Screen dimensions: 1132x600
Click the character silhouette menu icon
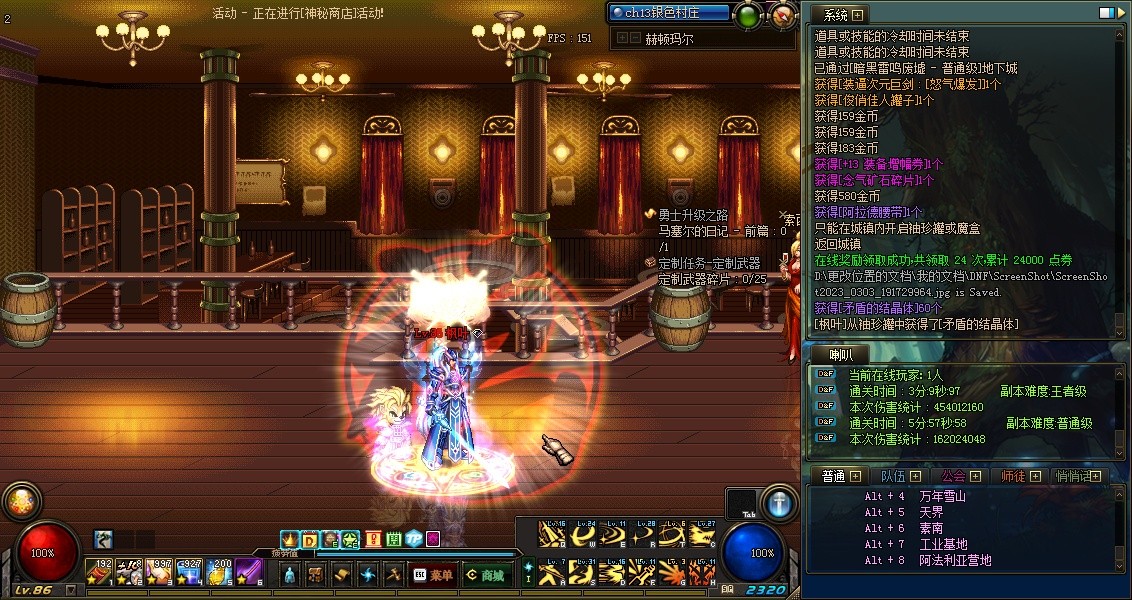coord(290,575)
